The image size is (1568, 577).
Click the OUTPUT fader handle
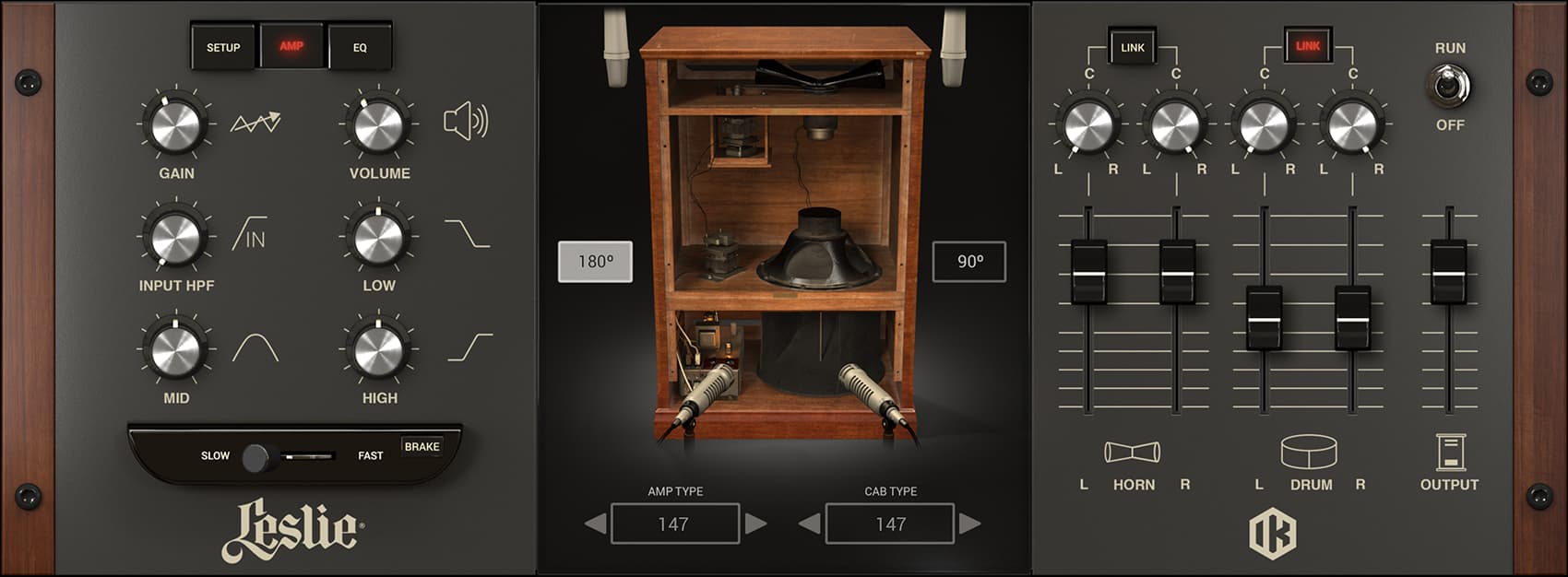click(x=1448, y=272)
